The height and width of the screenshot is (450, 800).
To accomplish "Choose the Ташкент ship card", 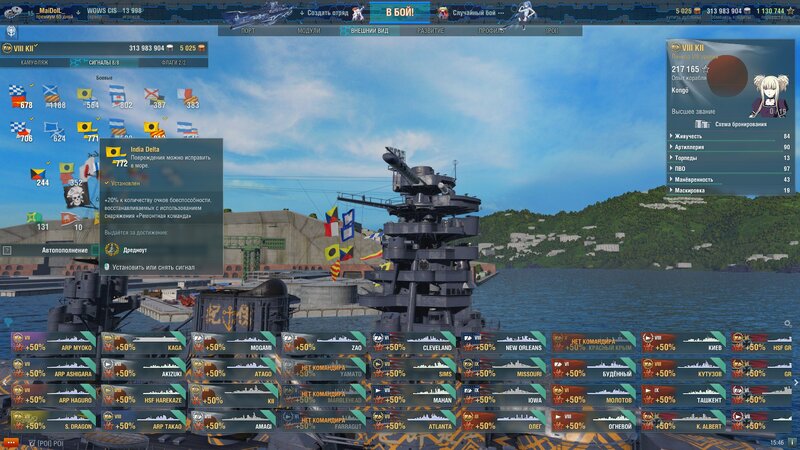I will point(684,396).
